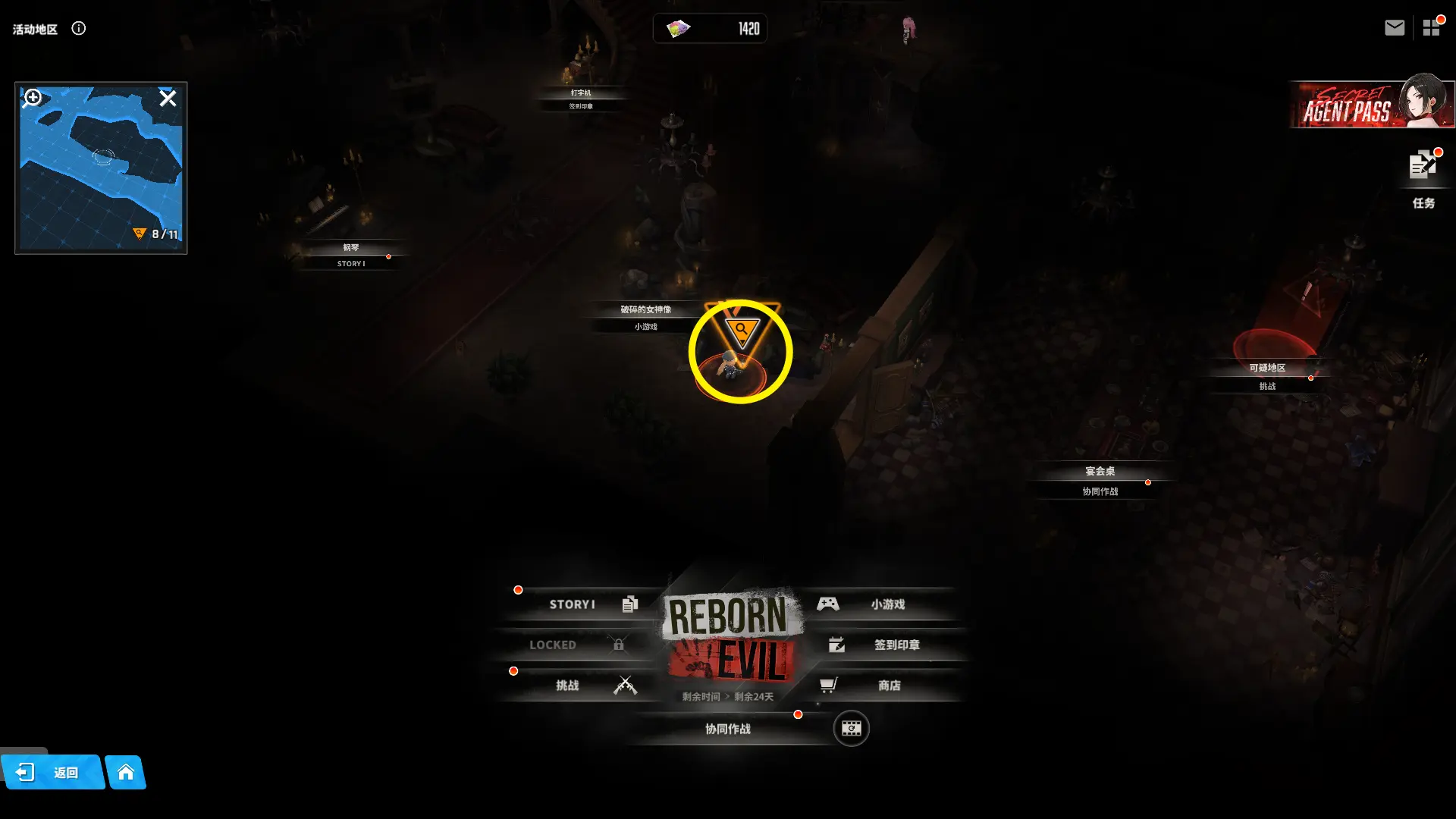Select the 可疑地区 challenge map marker
This screenshot has width=1456, height=819.
(x=1266, y=376)
